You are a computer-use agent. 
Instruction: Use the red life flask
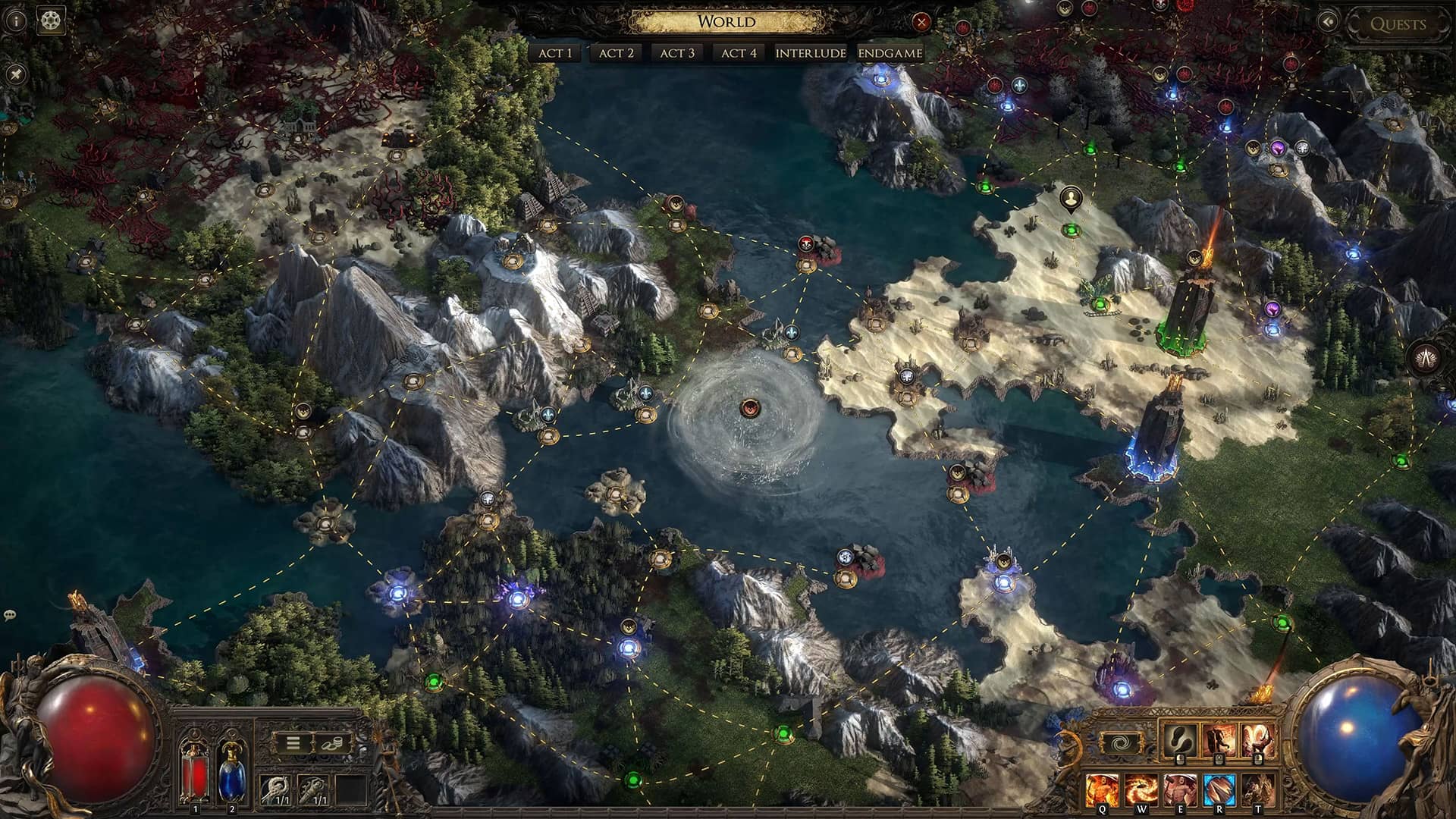pos(195,772)
